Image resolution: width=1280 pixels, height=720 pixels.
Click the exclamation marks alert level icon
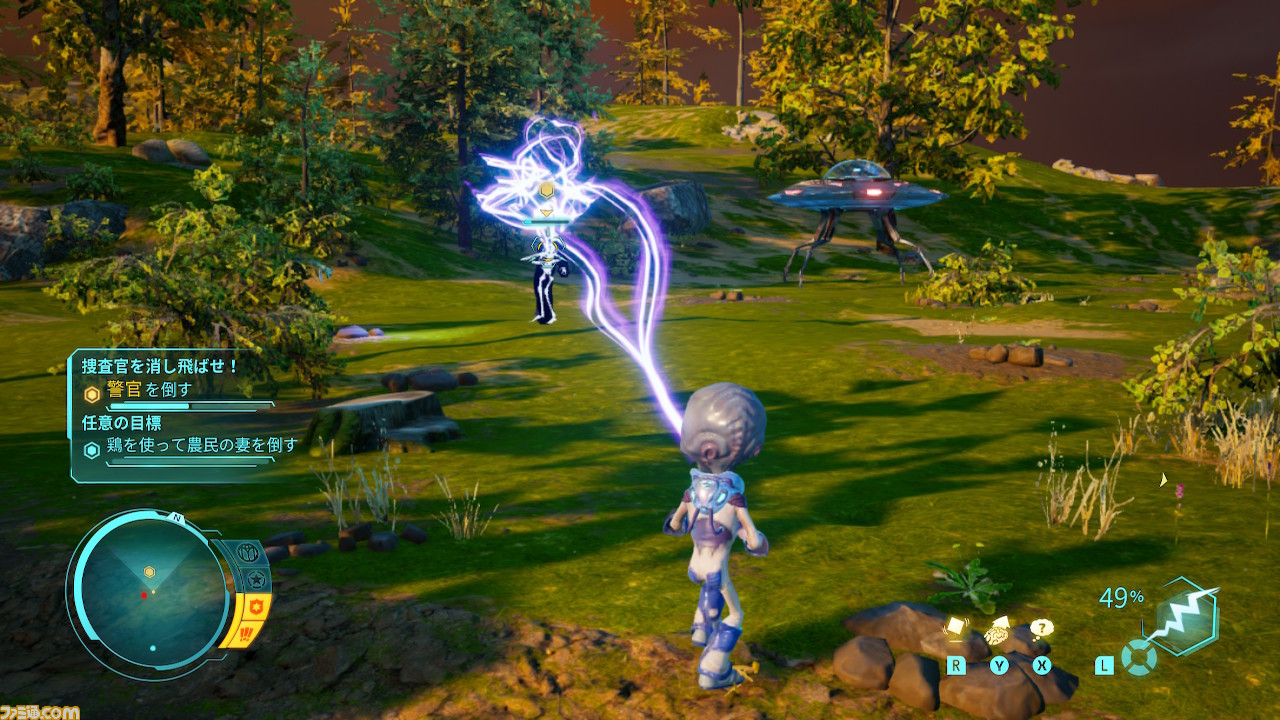pos(244,633)
